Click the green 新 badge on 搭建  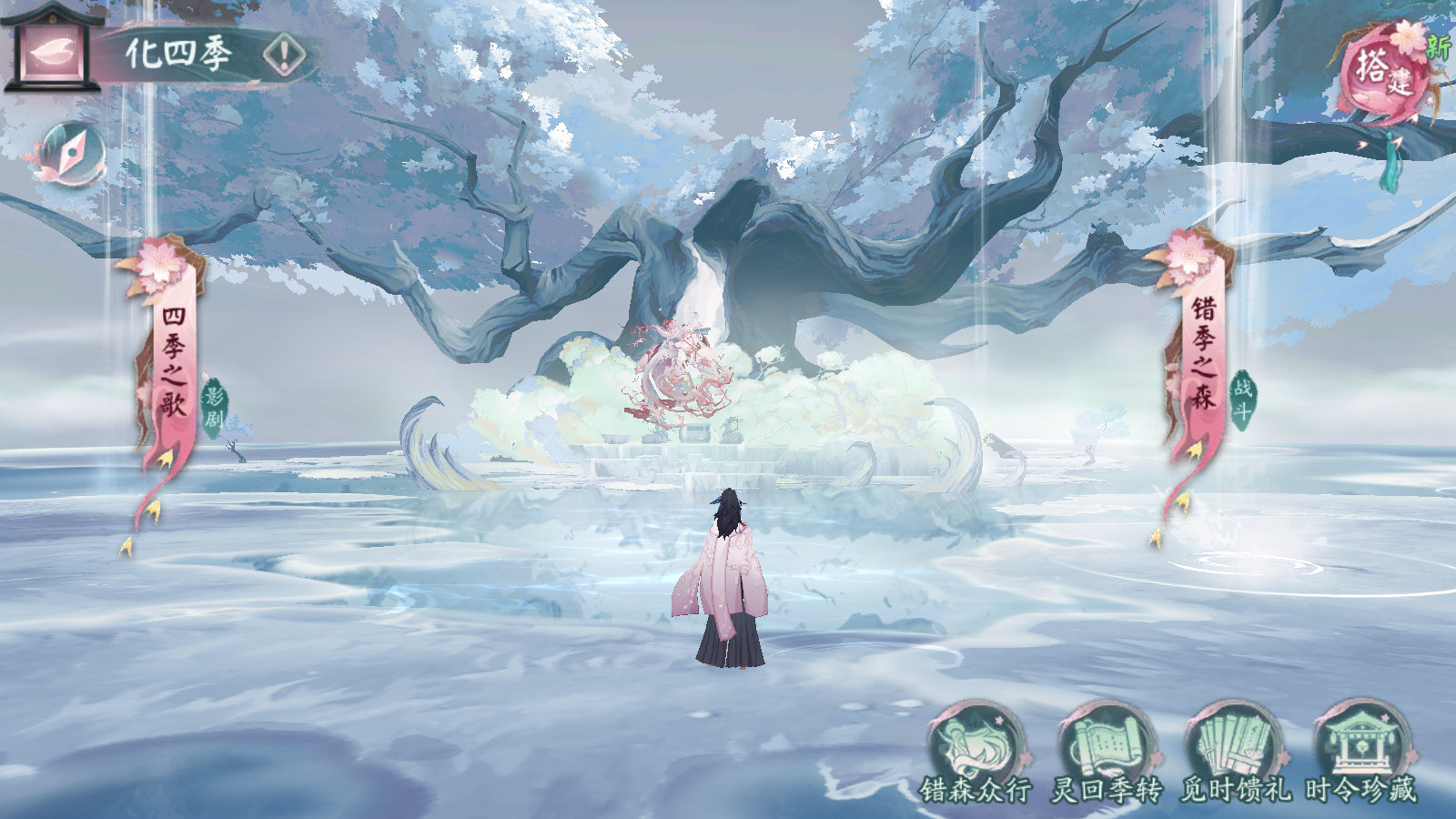click(x=1438, y=42)
